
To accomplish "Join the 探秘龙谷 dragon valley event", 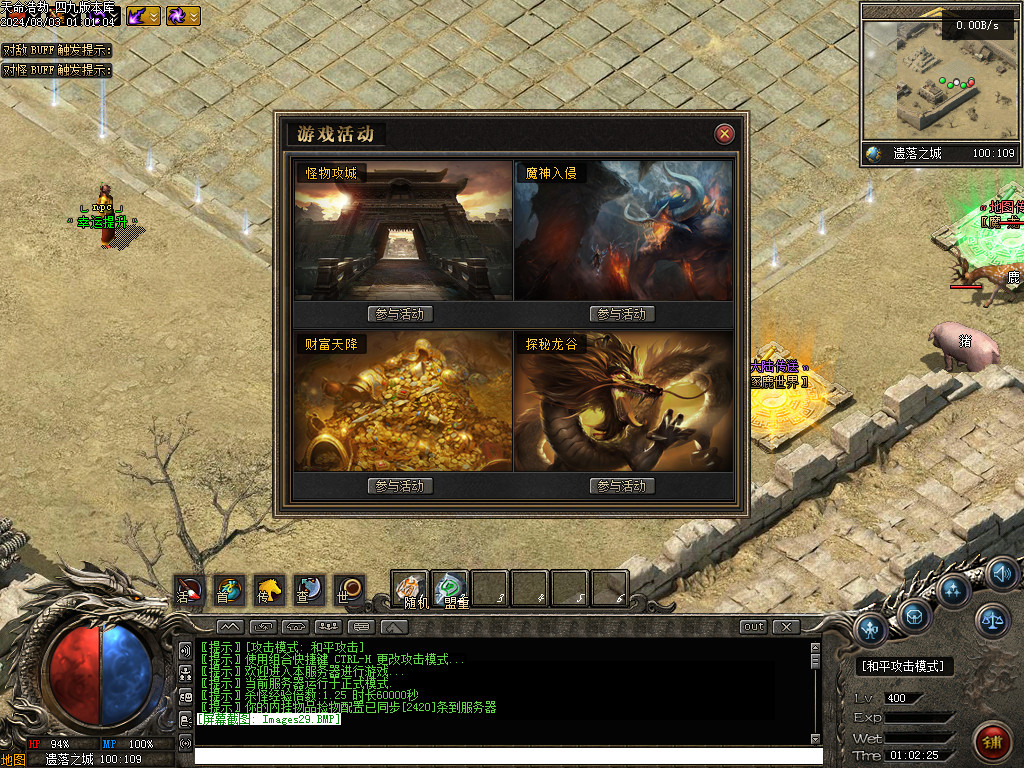I will pos(622,486).
